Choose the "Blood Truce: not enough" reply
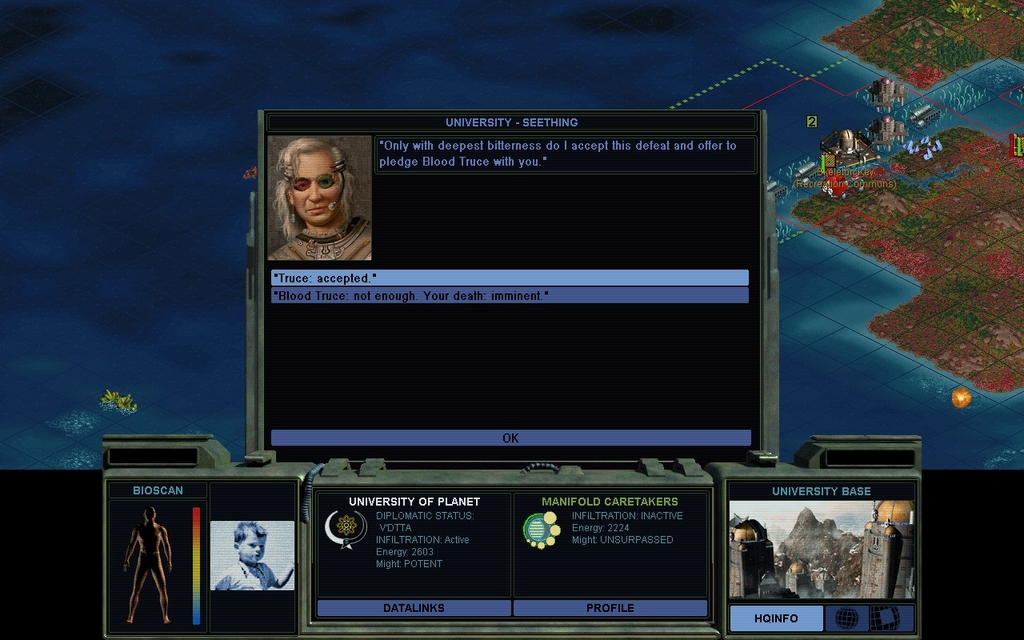The image size is (1024, 640). (509, 296)
